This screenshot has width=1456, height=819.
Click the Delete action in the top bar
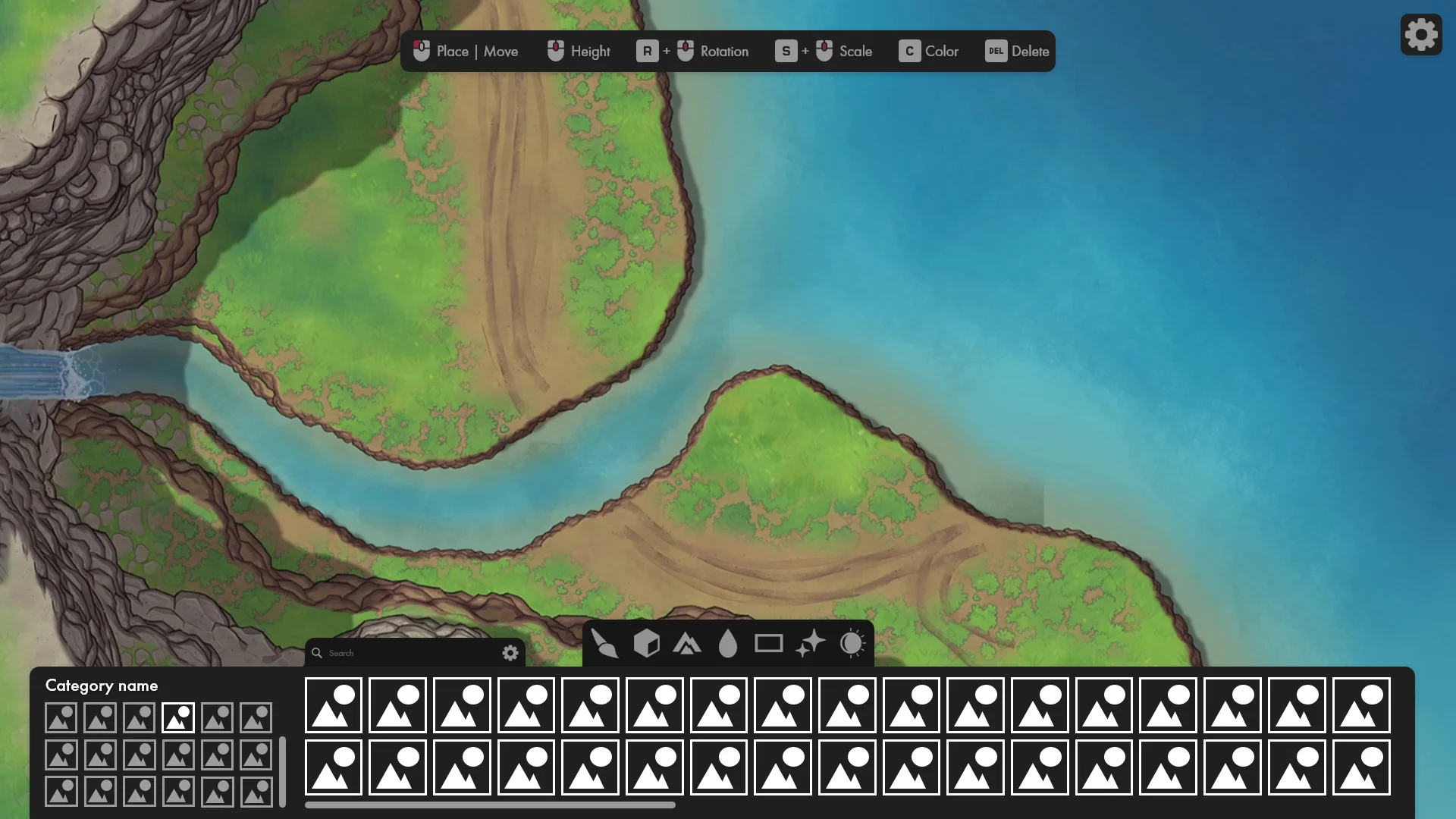pyautogui.click(x=1017, y=51)
